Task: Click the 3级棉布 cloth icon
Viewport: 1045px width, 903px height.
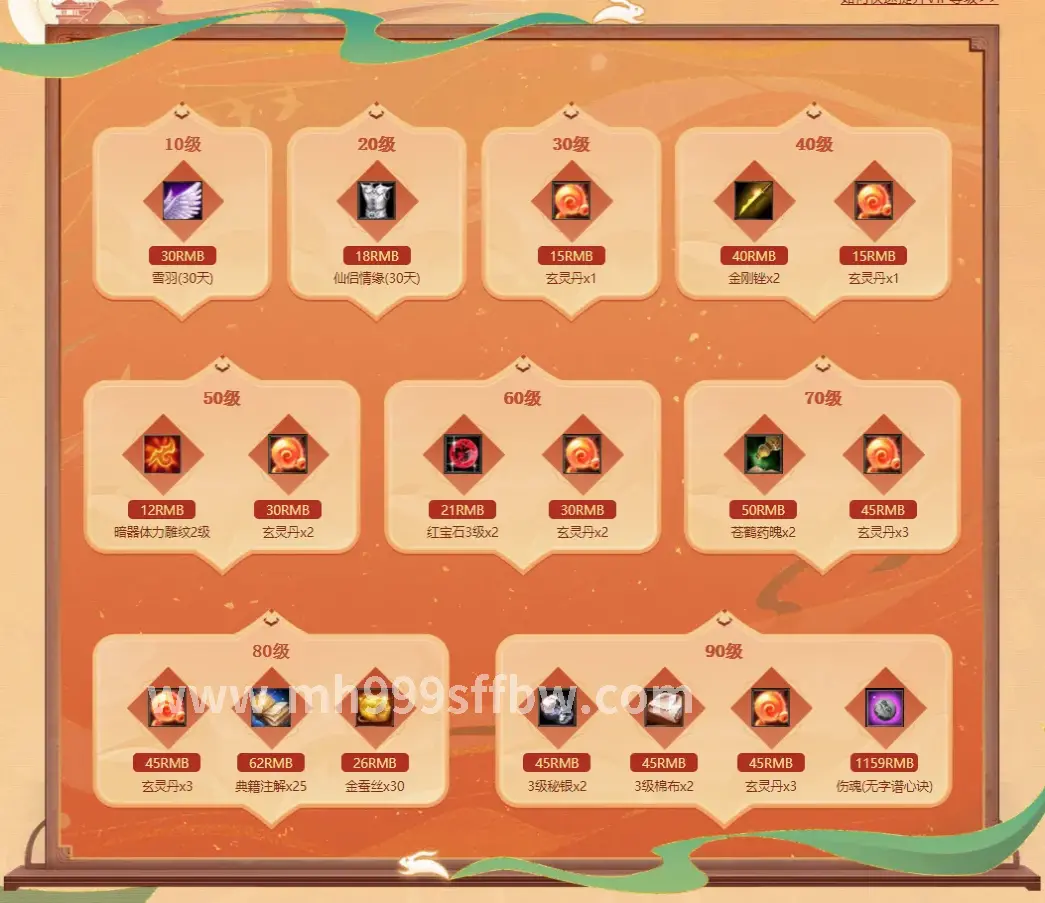Action: tap(664, 708)
